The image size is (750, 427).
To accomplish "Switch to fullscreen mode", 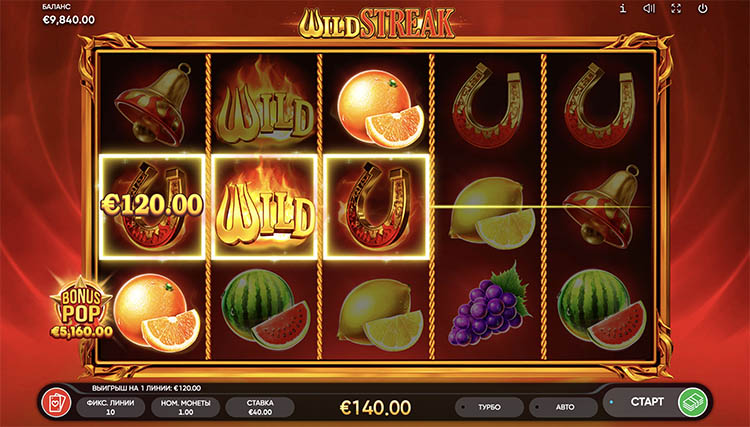I will pyautogui.click(x=676, y=9).
